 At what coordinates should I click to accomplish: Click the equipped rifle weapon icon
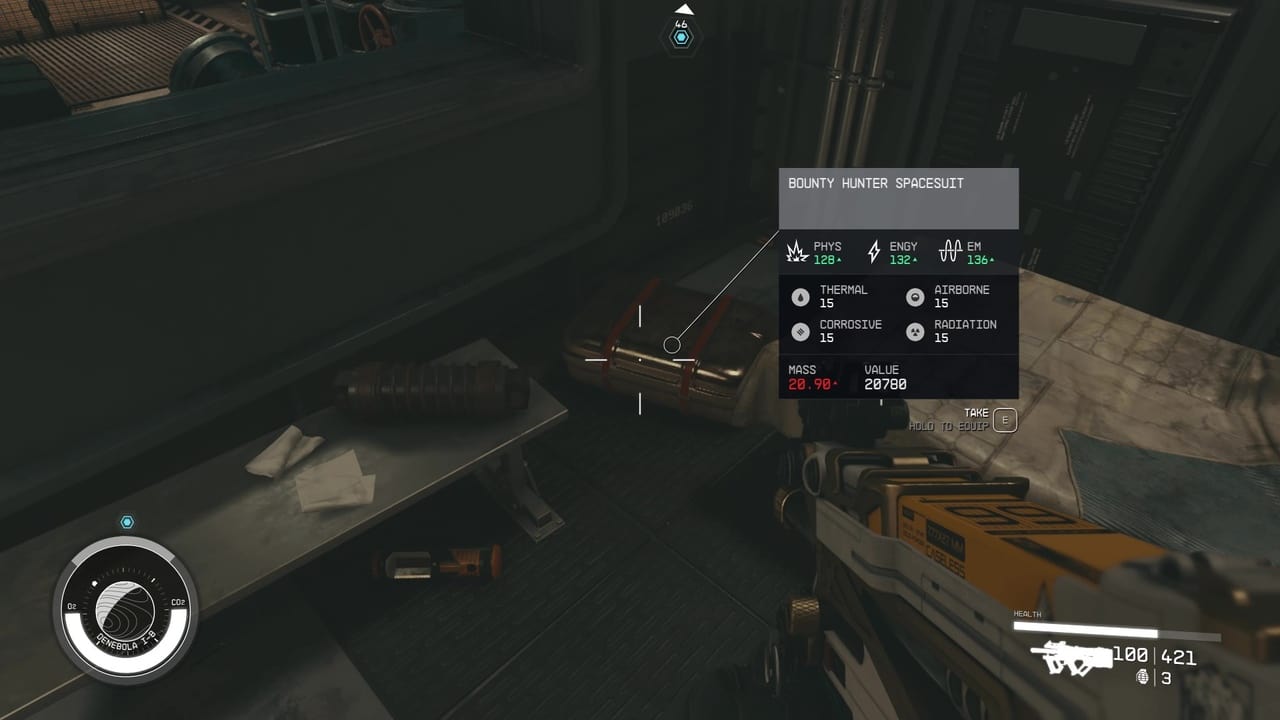click(1072, 657)
